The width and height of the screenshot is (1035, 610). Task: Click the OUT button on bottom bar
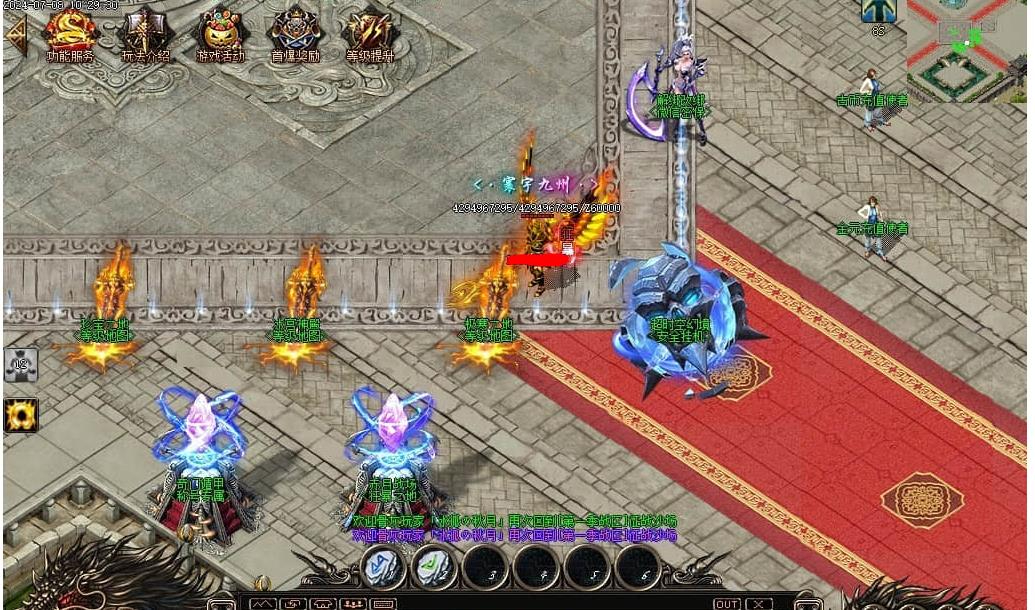(727, 603)
